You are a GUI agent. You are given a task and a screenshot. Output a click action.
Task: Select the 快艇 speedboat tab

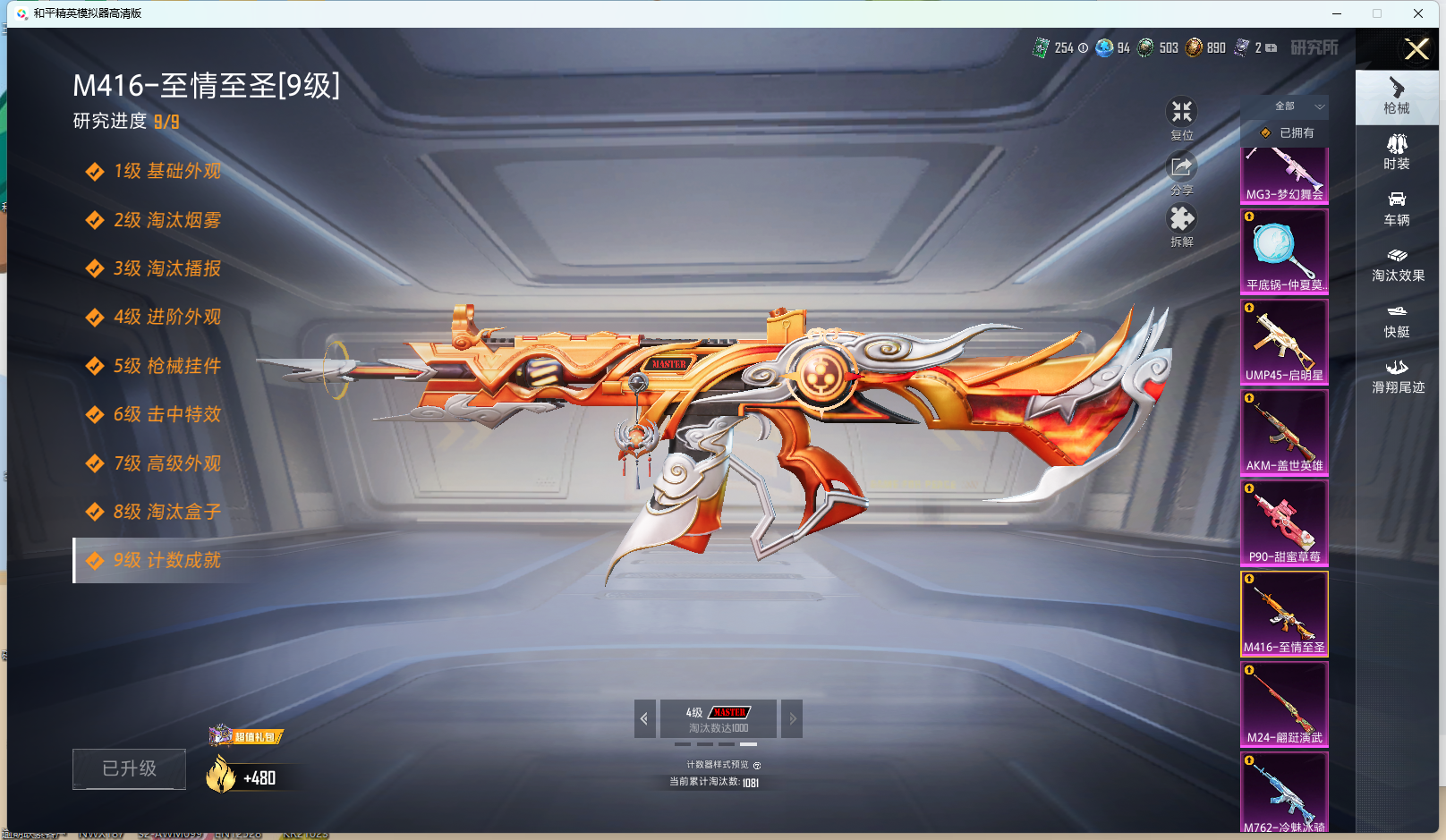(1397, 320)
